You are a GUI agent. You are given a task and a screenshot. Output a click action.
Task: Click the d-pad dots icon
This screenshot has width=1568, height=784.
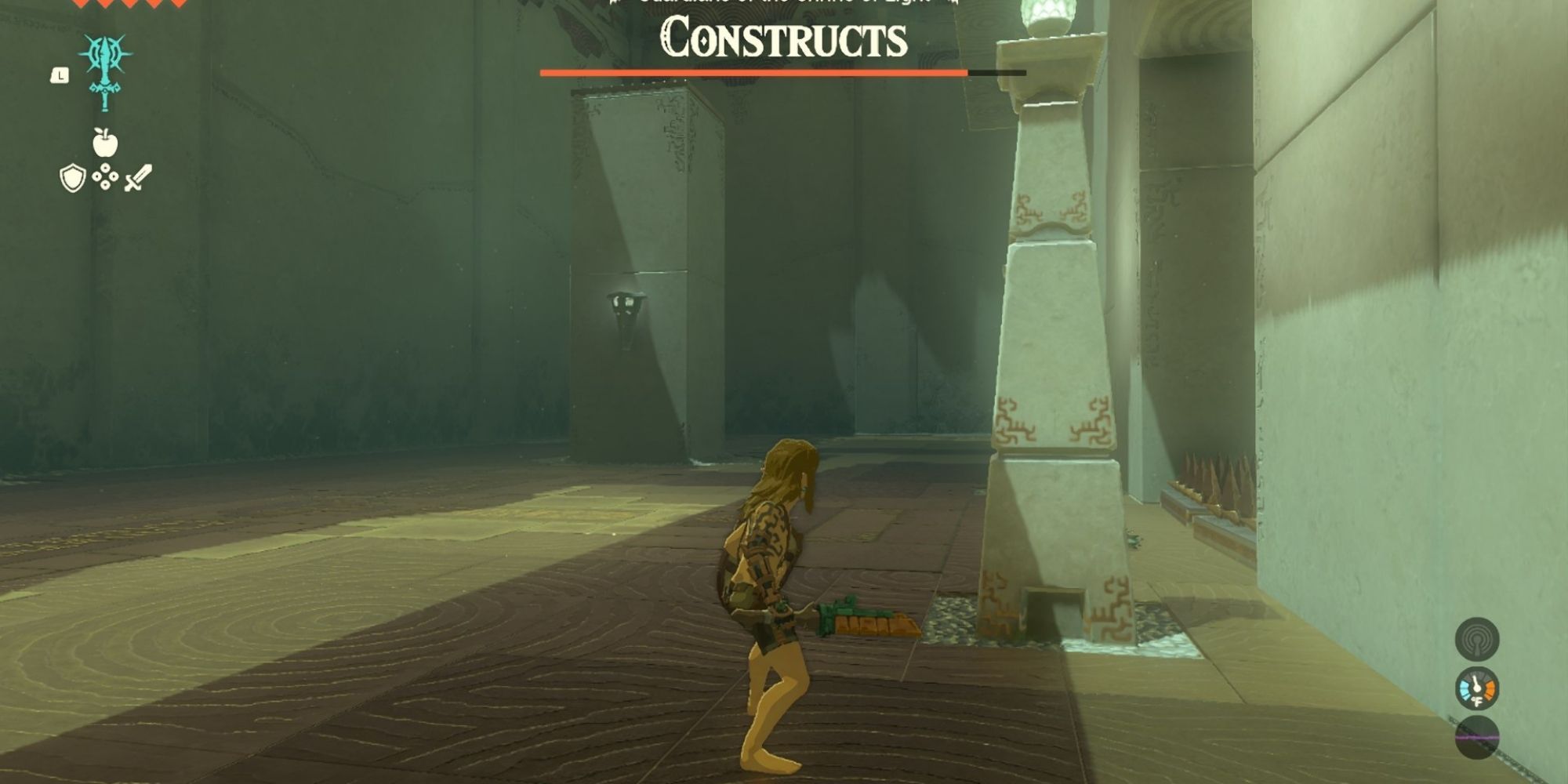pos(104,175)
